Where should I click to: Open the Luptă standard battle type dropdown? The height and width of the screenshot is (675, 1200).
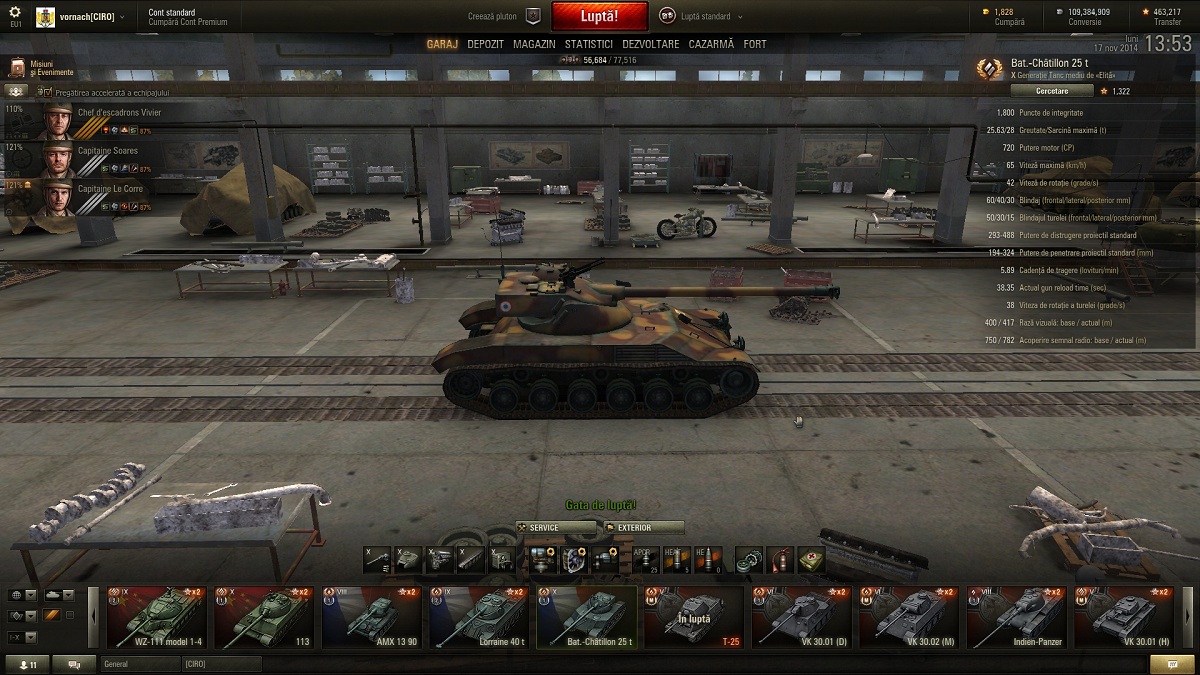coord(700,17)
